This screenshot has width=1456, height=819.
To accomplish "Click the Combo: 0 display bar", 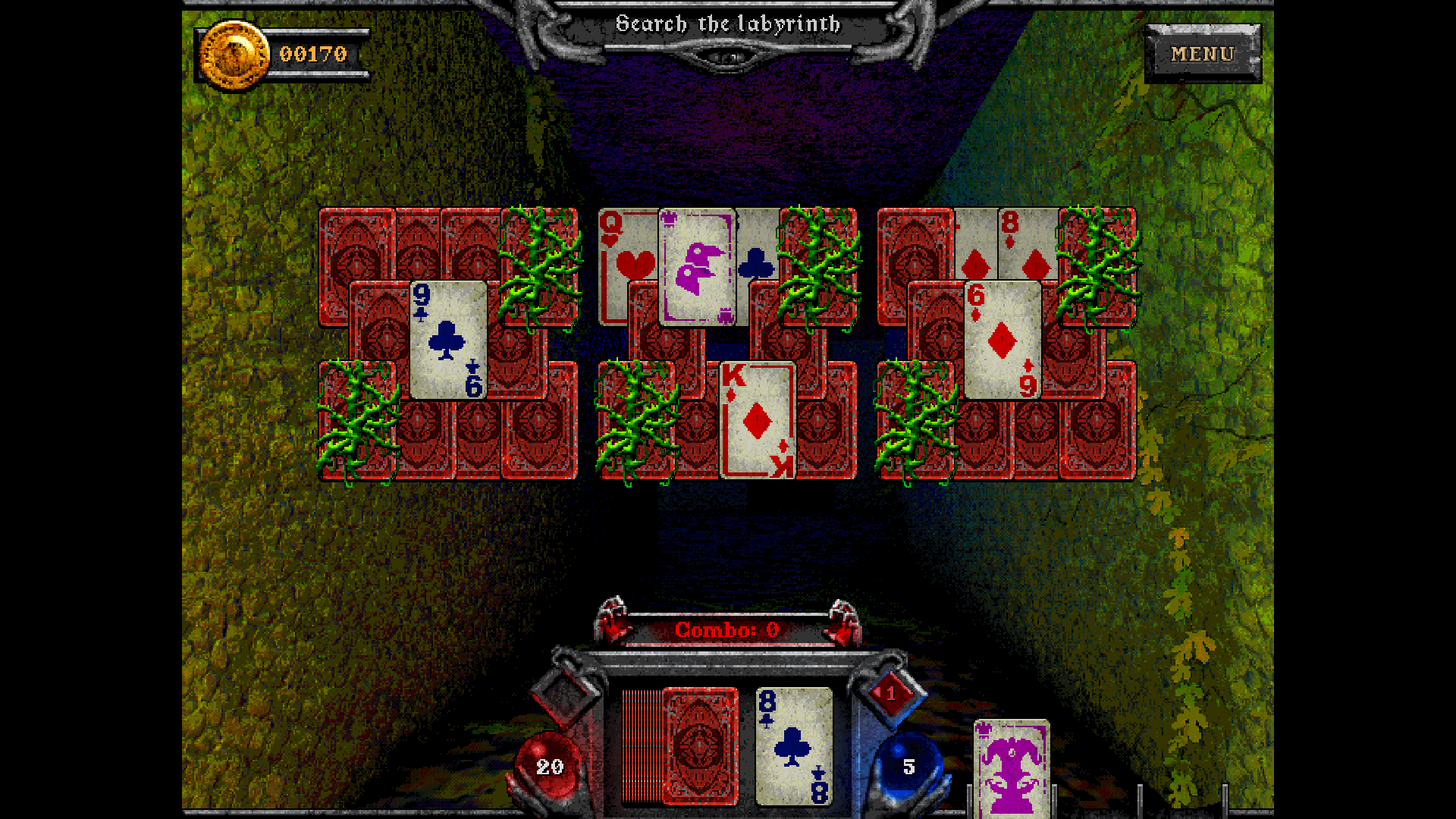I will [x=726, y=629].
